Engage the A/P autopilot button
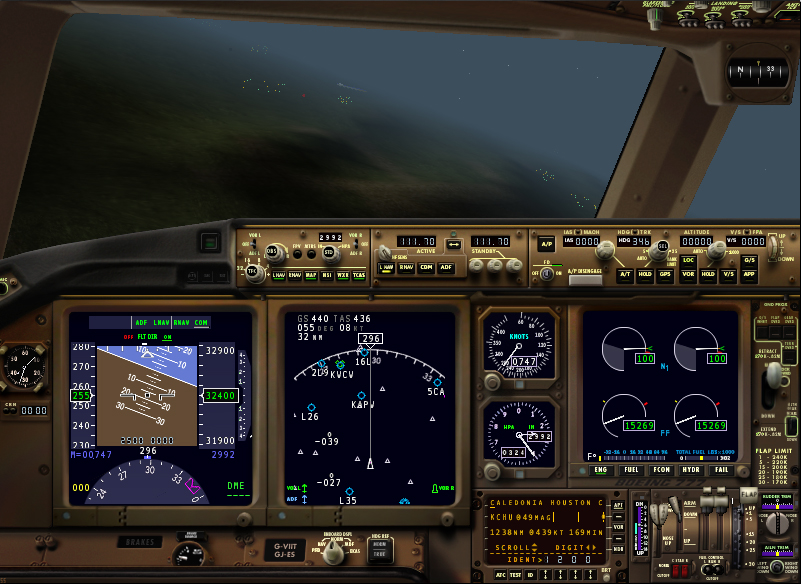This screenshot has width=801, height=584. (x=546, y=243)
